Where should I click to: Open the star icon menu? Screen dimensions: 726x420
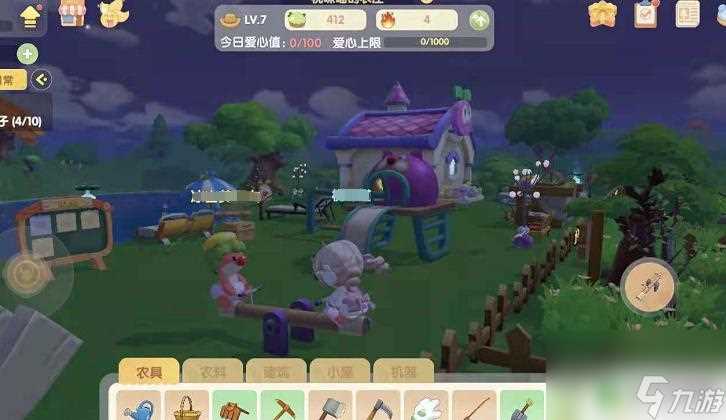603,14
